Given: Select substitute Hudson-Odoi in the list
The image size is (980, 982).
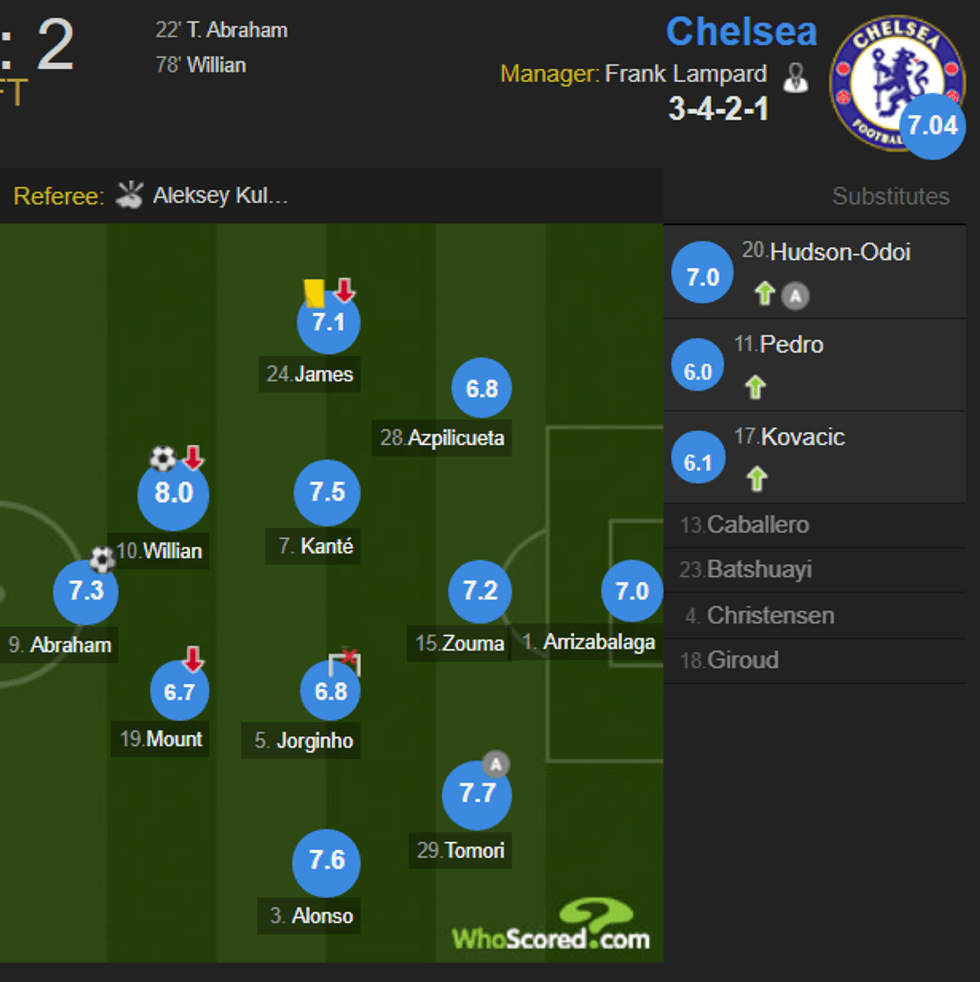Looking at the screenshot, I should (839, 253).
